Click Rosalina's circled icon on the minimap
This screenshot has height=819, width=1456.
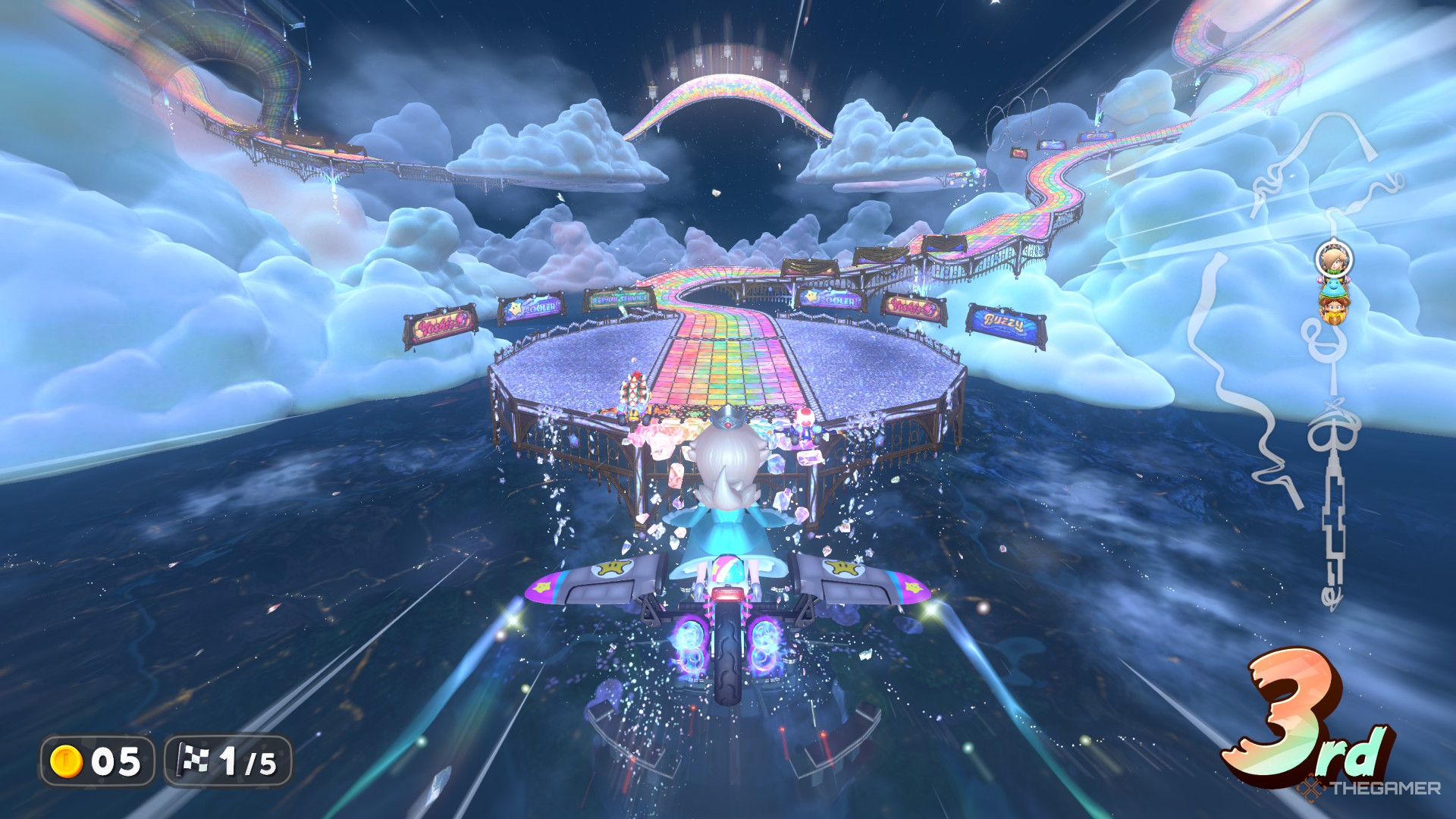pyautogui.click(x=1333, y=259)
